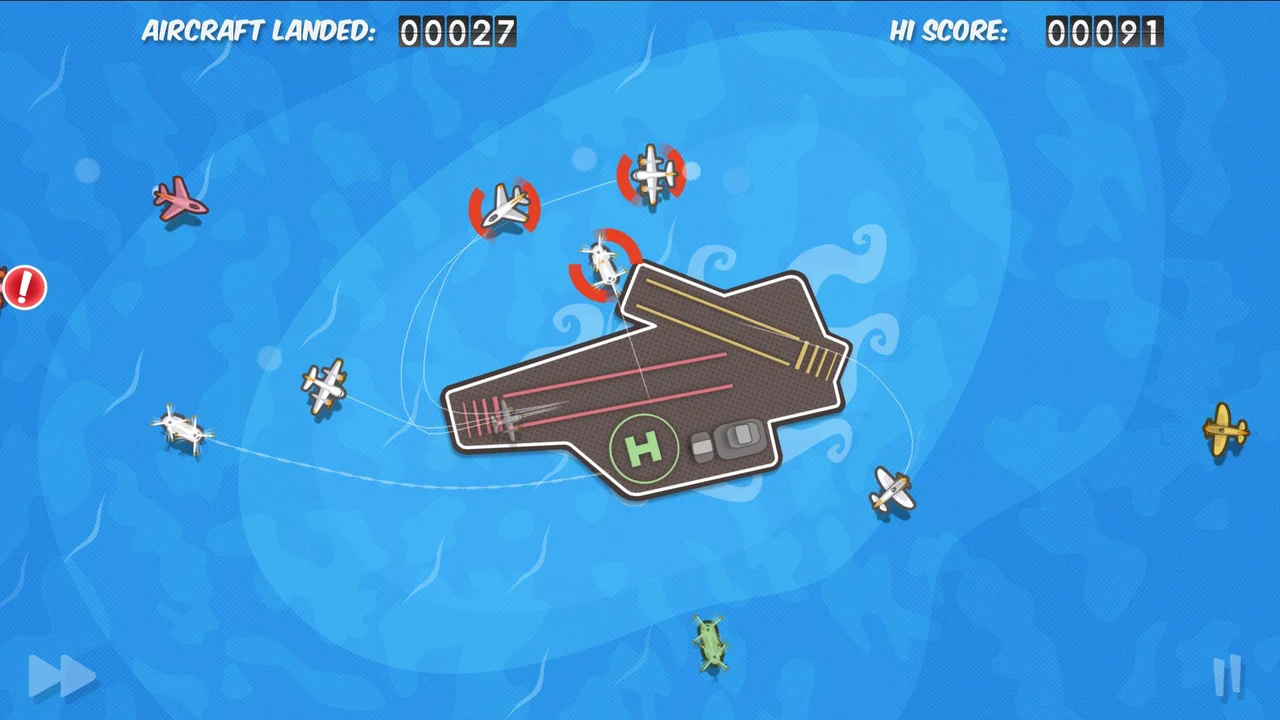Select the yellow fighter plane on the right edge
The width and height of the screenshot is (1280, 720).
point(1227,430)
